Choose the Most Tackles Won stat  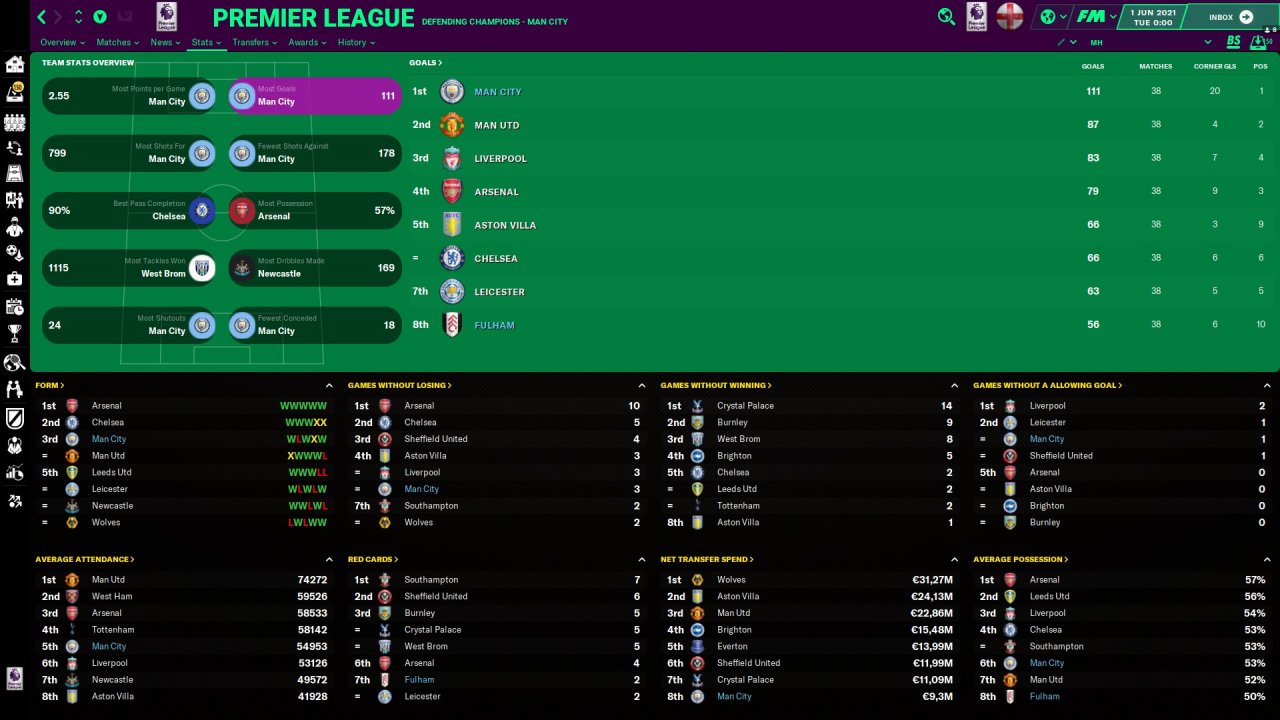coord(130,268)
